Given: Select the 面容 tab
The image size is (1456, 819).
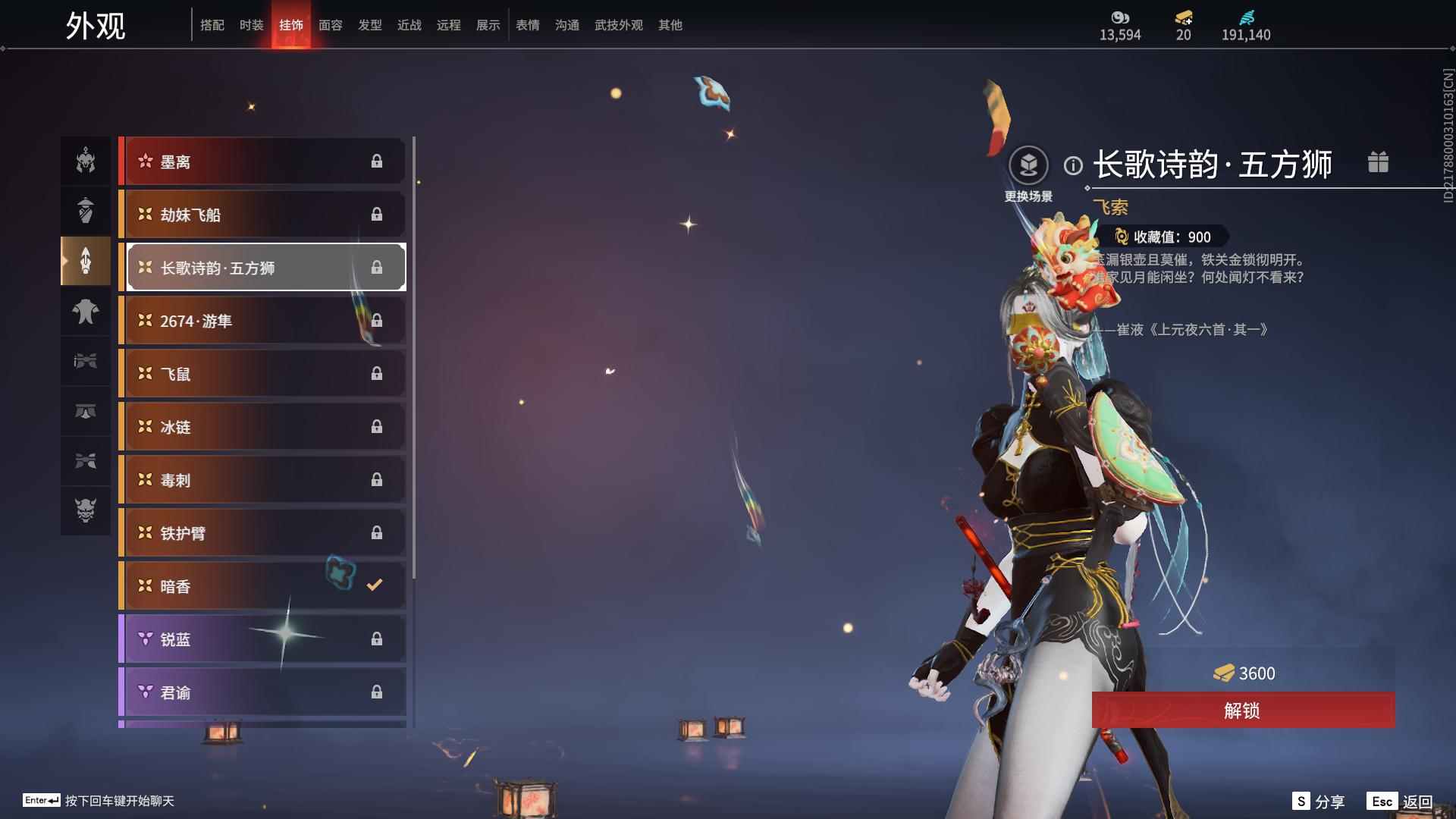Looking at the screenshot, I should [x=330, y=25].
